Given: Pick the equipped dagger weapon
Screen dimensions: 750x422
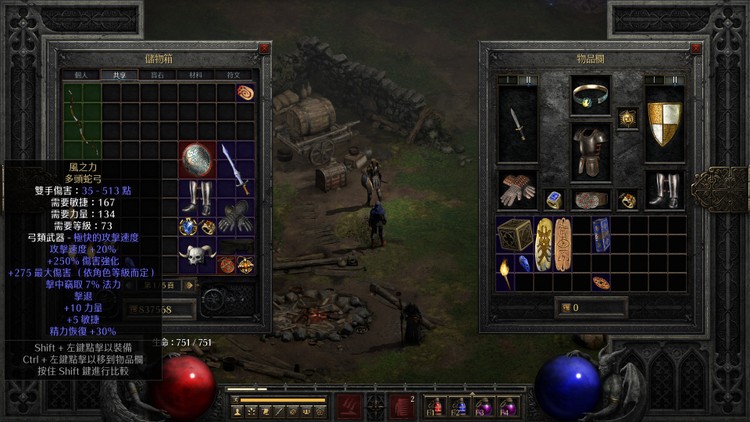Looking at the screenshot, I should click(517, 124).
